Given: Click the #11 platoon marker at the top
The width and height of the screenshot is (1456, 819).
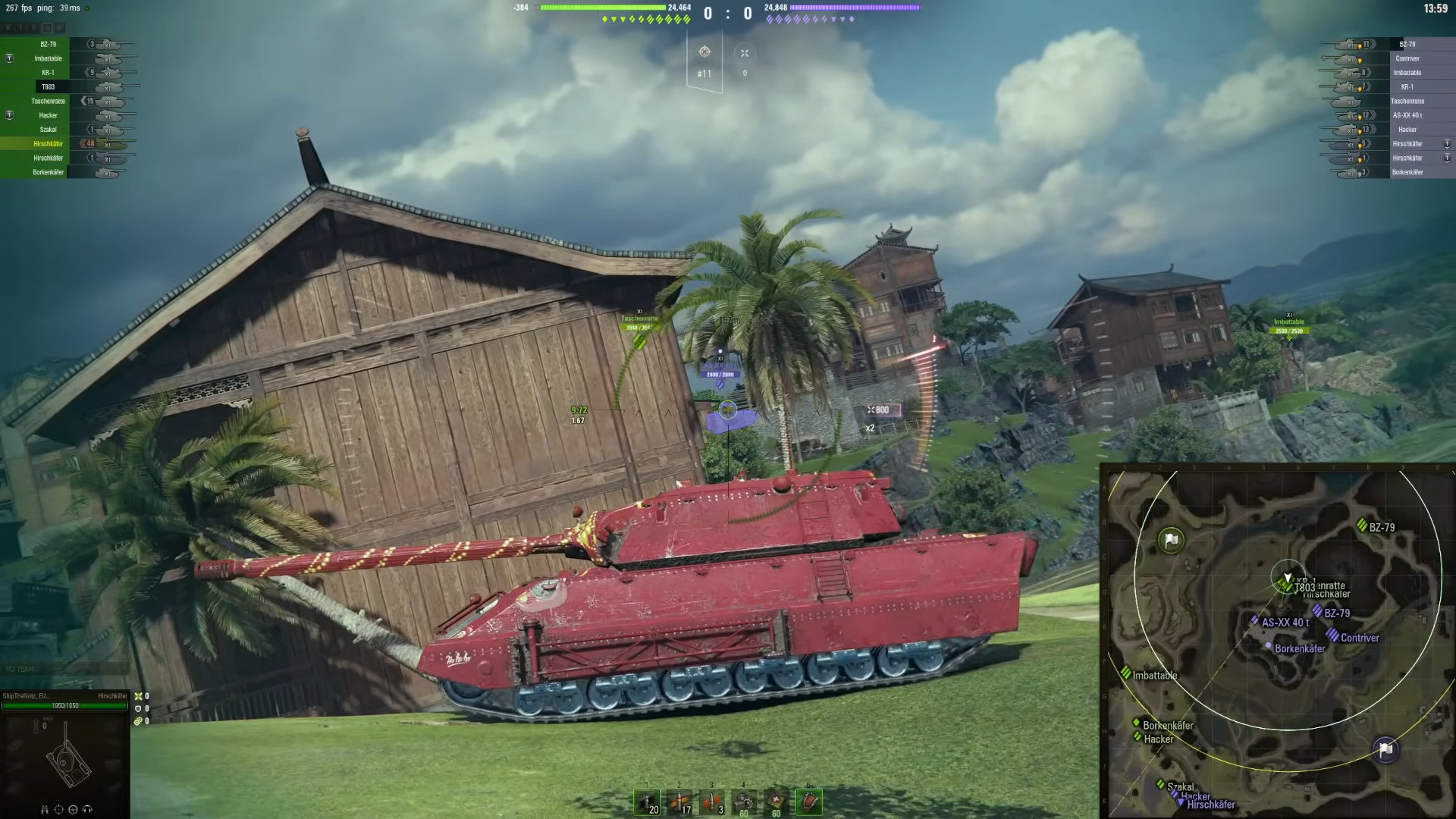Looking at the screenshot, I should 704,74.
